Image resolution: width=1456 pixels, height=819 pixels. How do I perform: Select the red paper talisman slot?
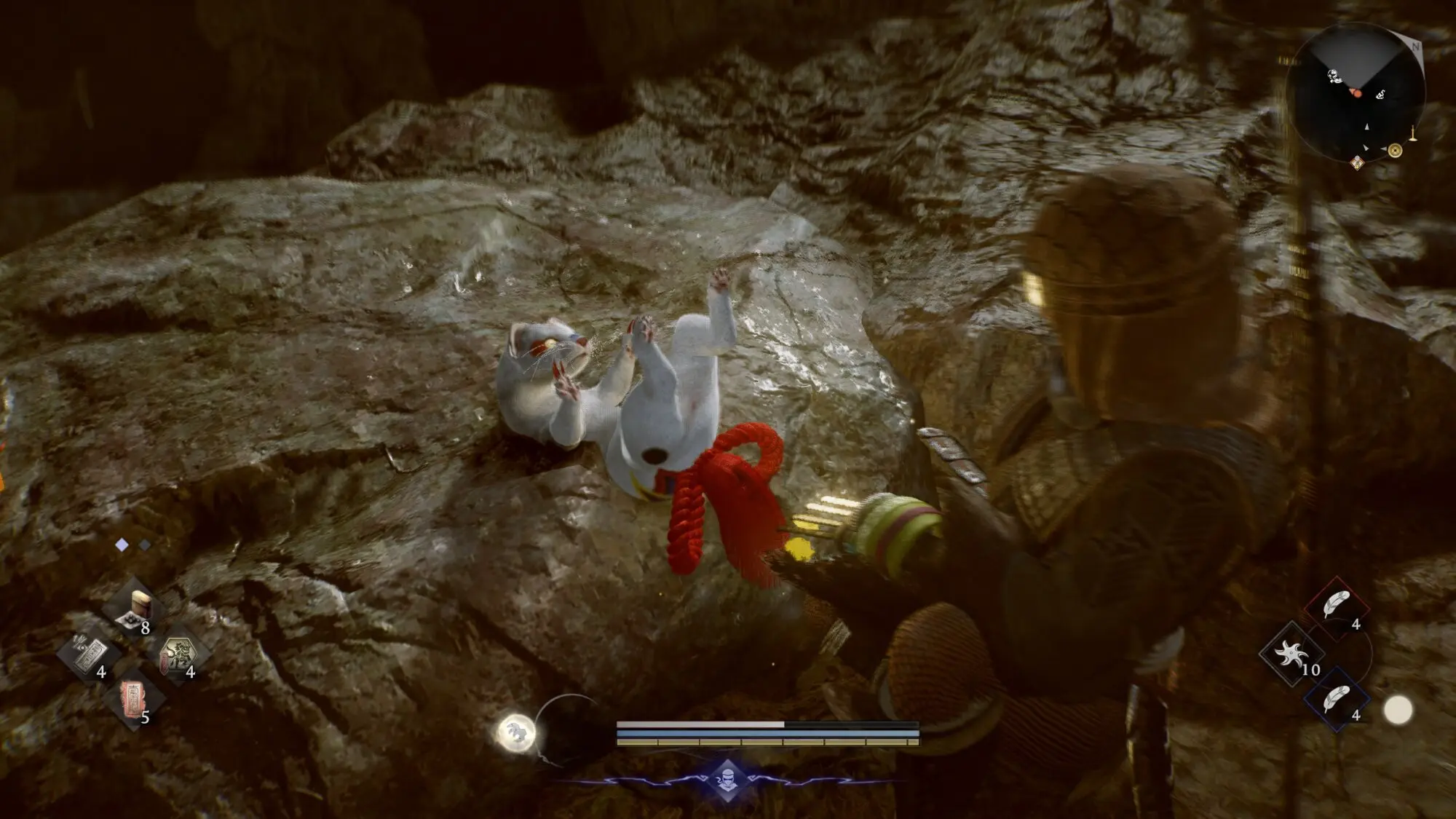(133, 697)
